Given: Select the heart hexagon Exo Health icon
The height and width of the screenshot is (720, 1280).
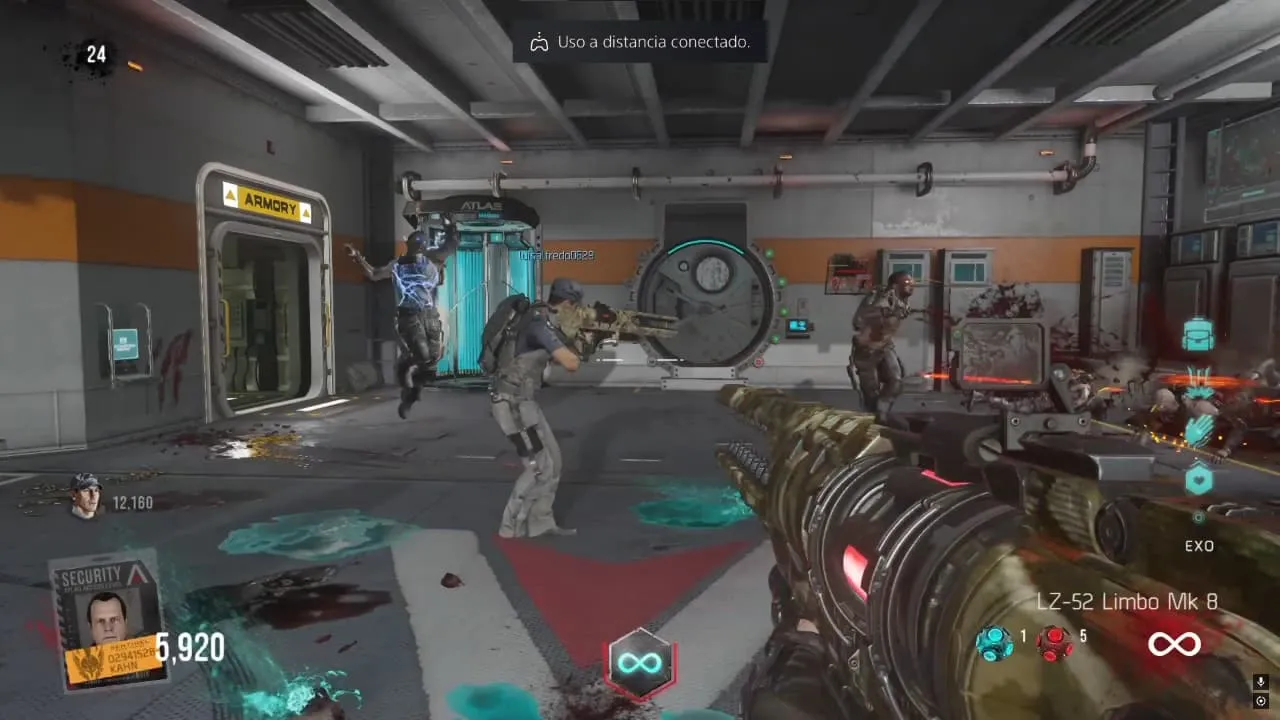Looking at the screenshot, I should [x=1198, y=480].
